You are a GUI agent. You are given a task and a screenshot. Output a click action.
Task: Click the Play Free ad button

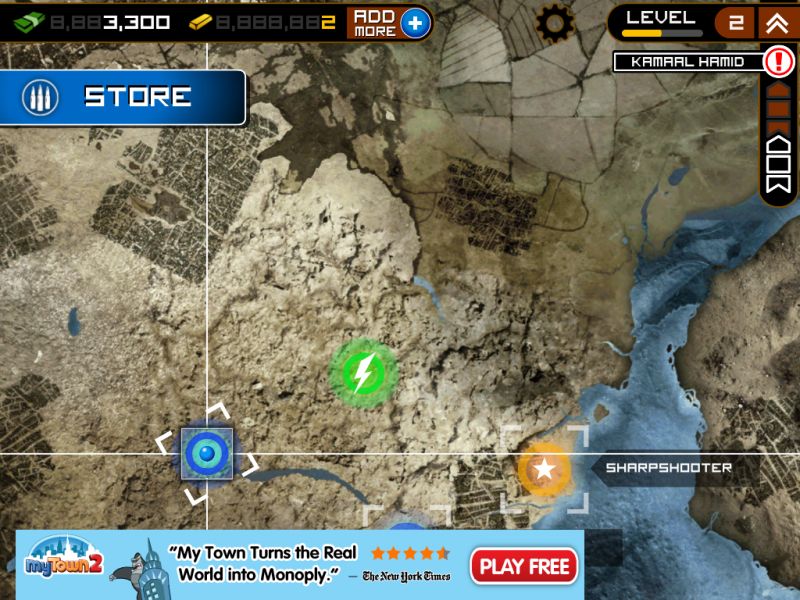pos(525,566)
